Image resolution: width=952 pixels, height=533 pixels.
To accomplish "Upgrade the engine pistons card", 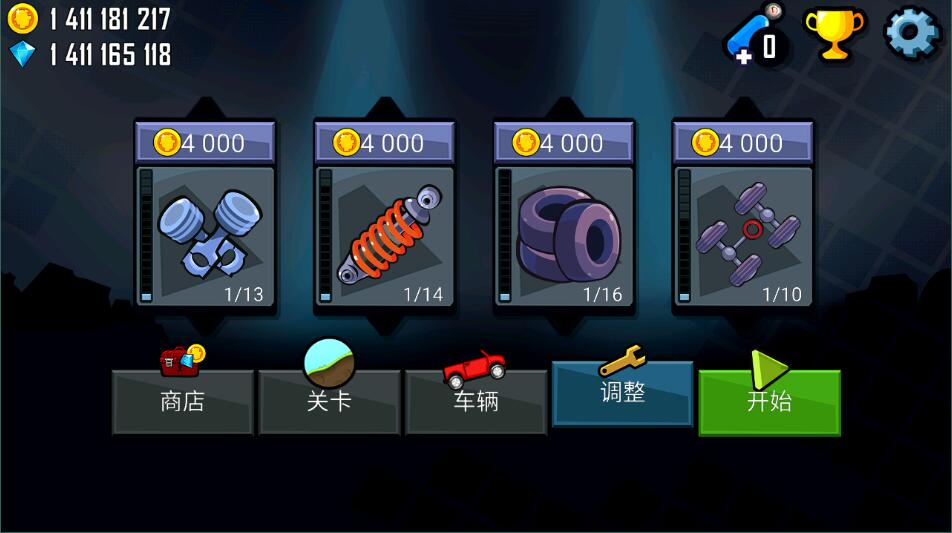I will 205,236.
